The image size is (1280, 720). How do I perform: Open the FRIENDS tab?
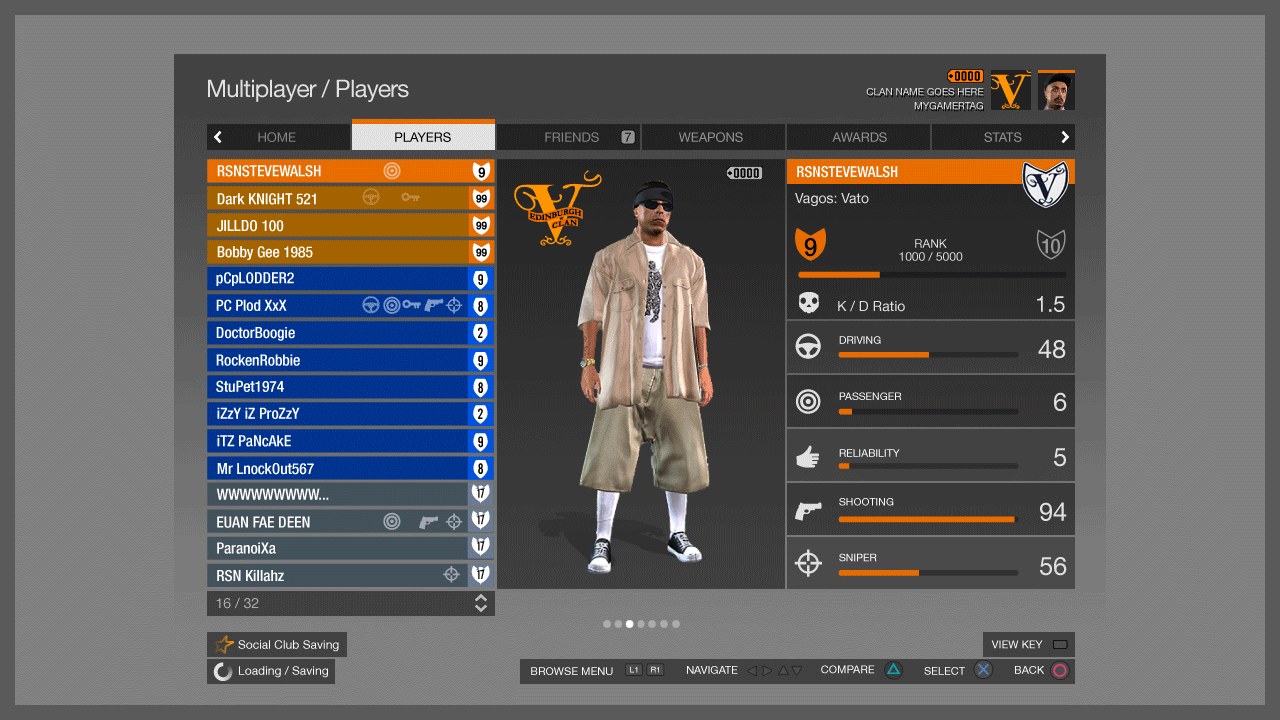[571, 137]
